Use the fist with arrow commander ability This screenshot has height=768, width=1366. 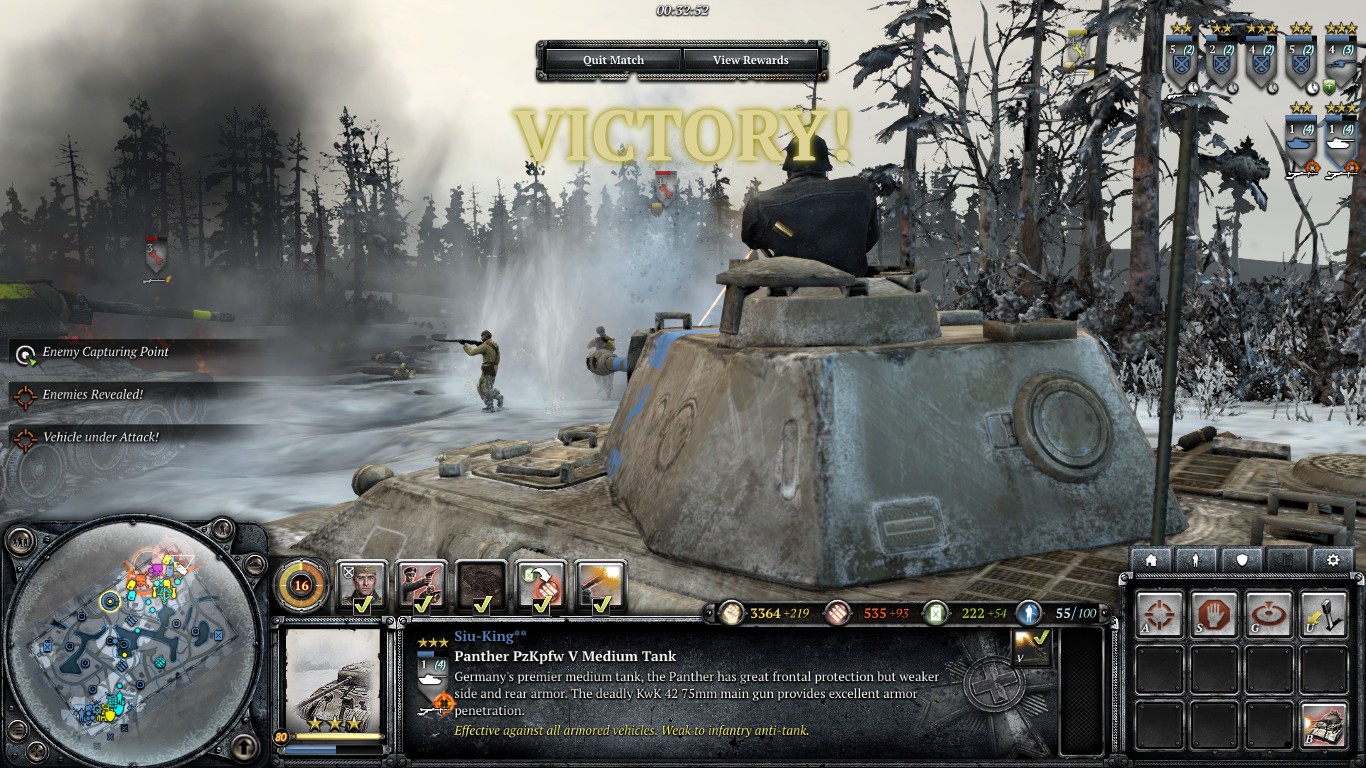pyautogui.click(x=541, y=586)
